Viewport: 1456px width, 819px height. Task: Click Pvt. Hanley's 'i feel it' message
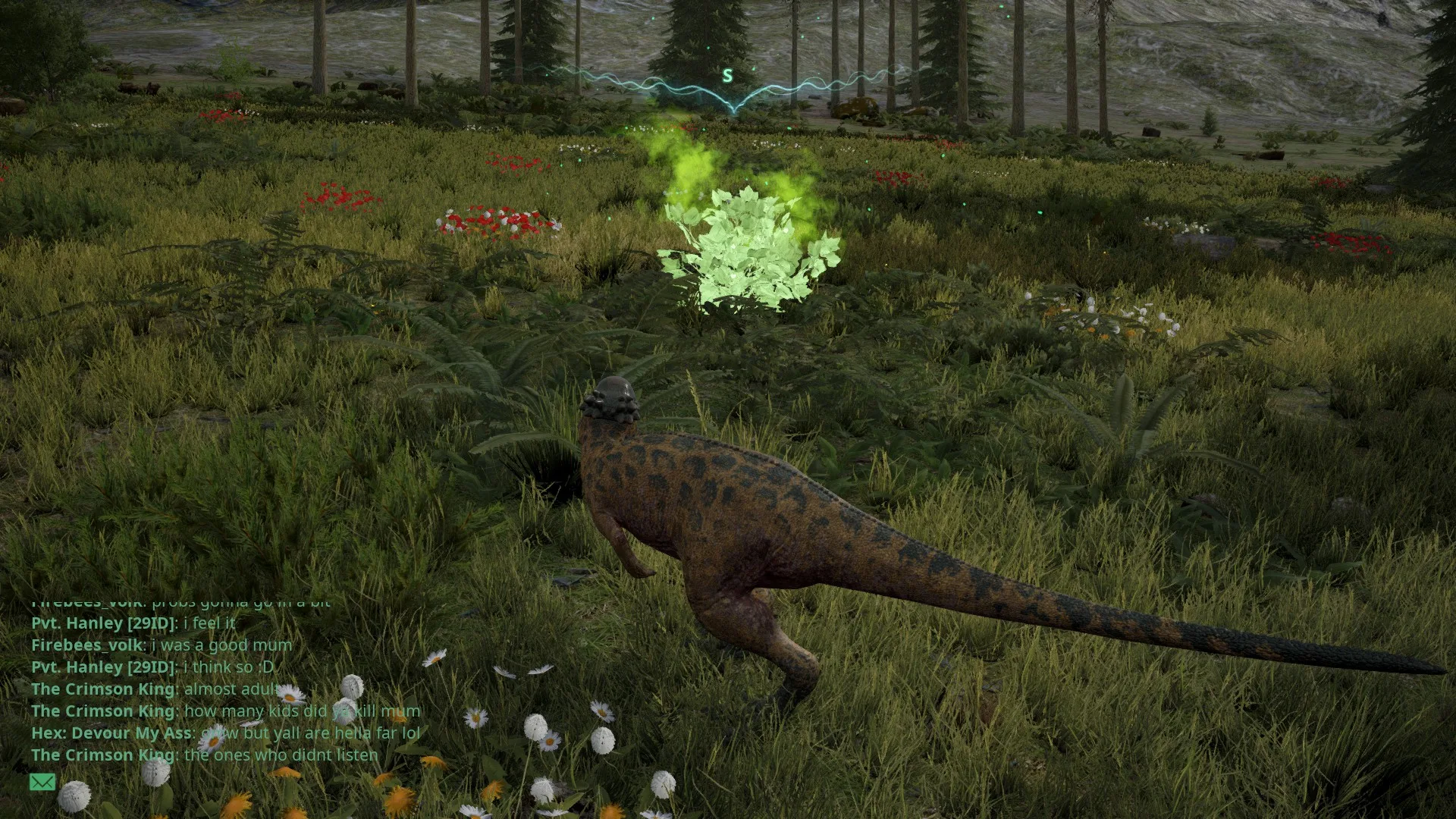133,623
